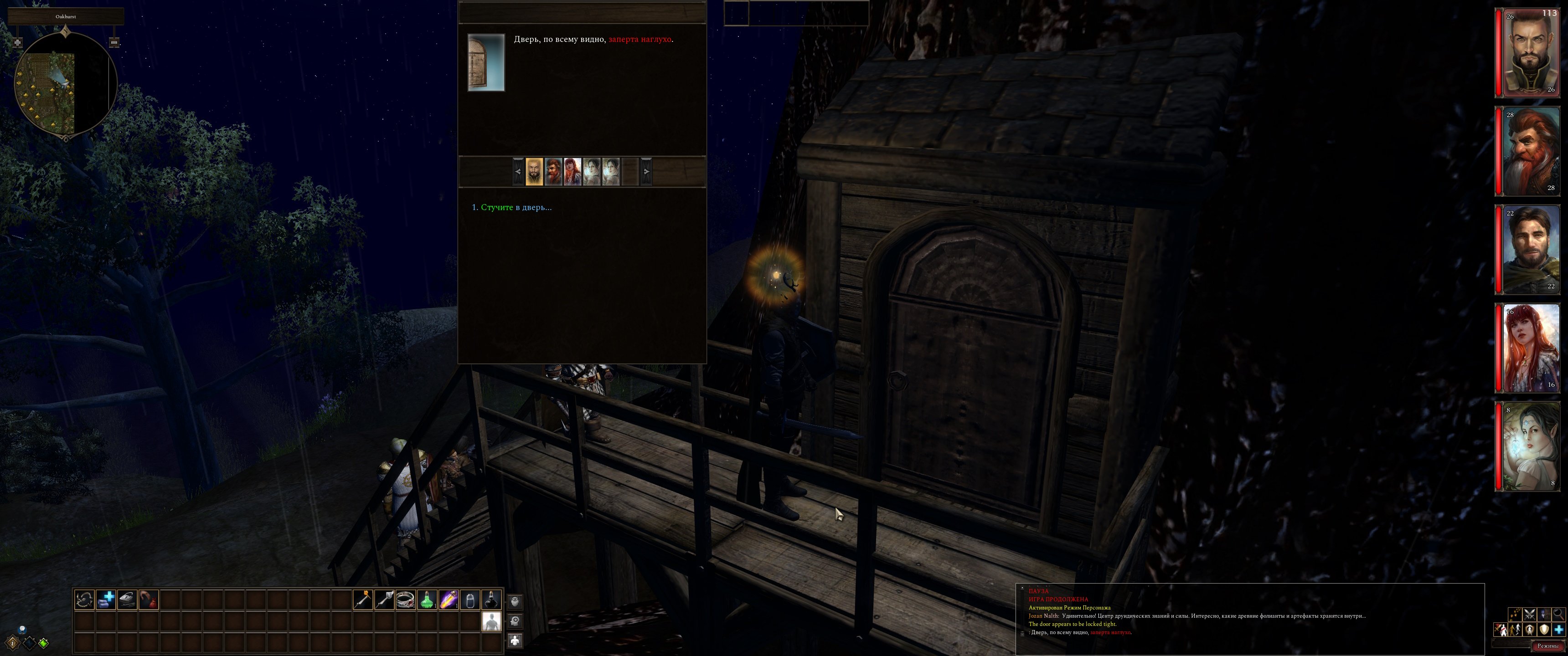Open the Режимы modes panel
The image size is (1568, 656).
click(x=1547, y=646)
